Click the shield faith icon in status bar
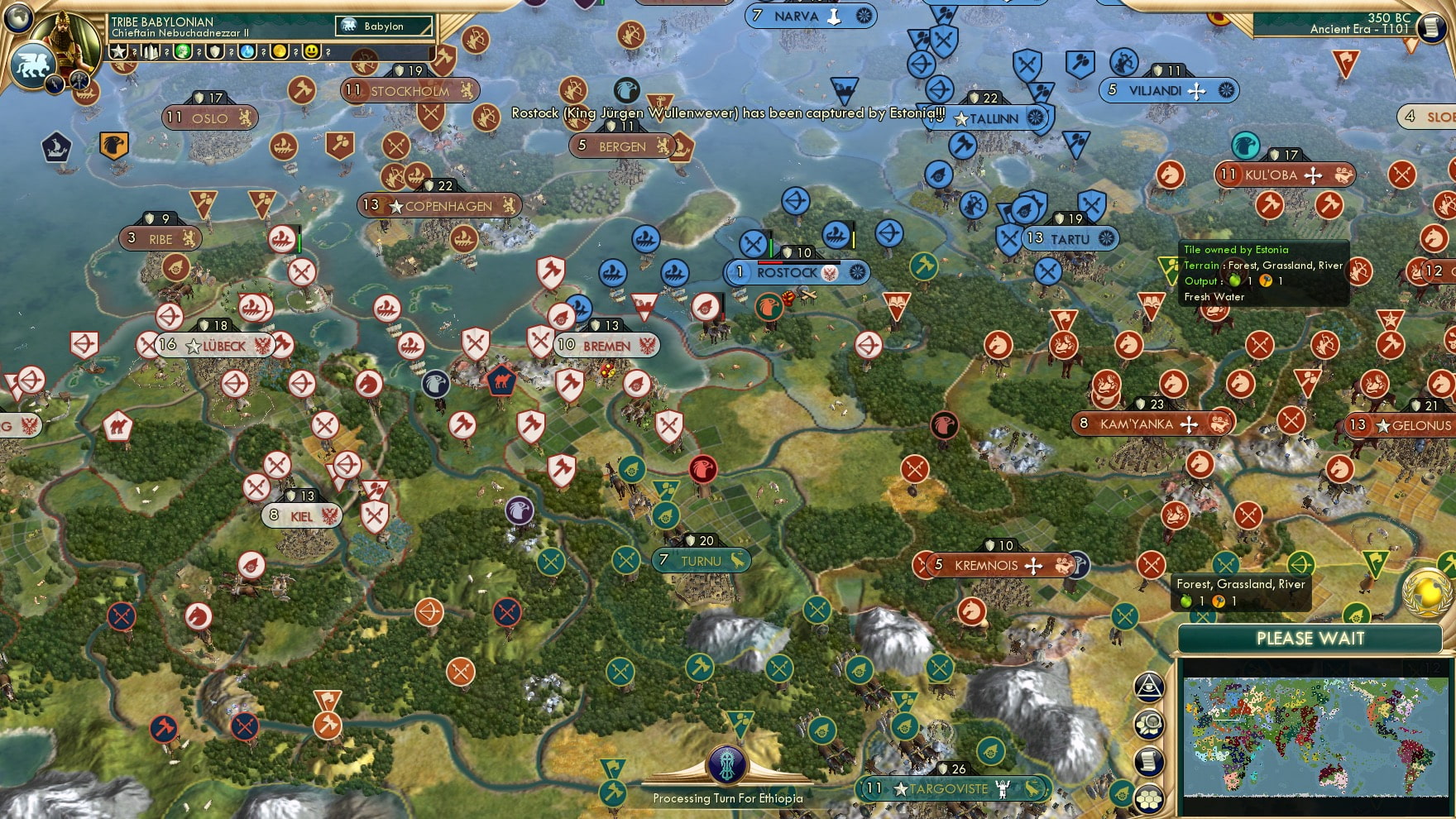The height and width of the screenshot is (819, 1456). (215, 52)
